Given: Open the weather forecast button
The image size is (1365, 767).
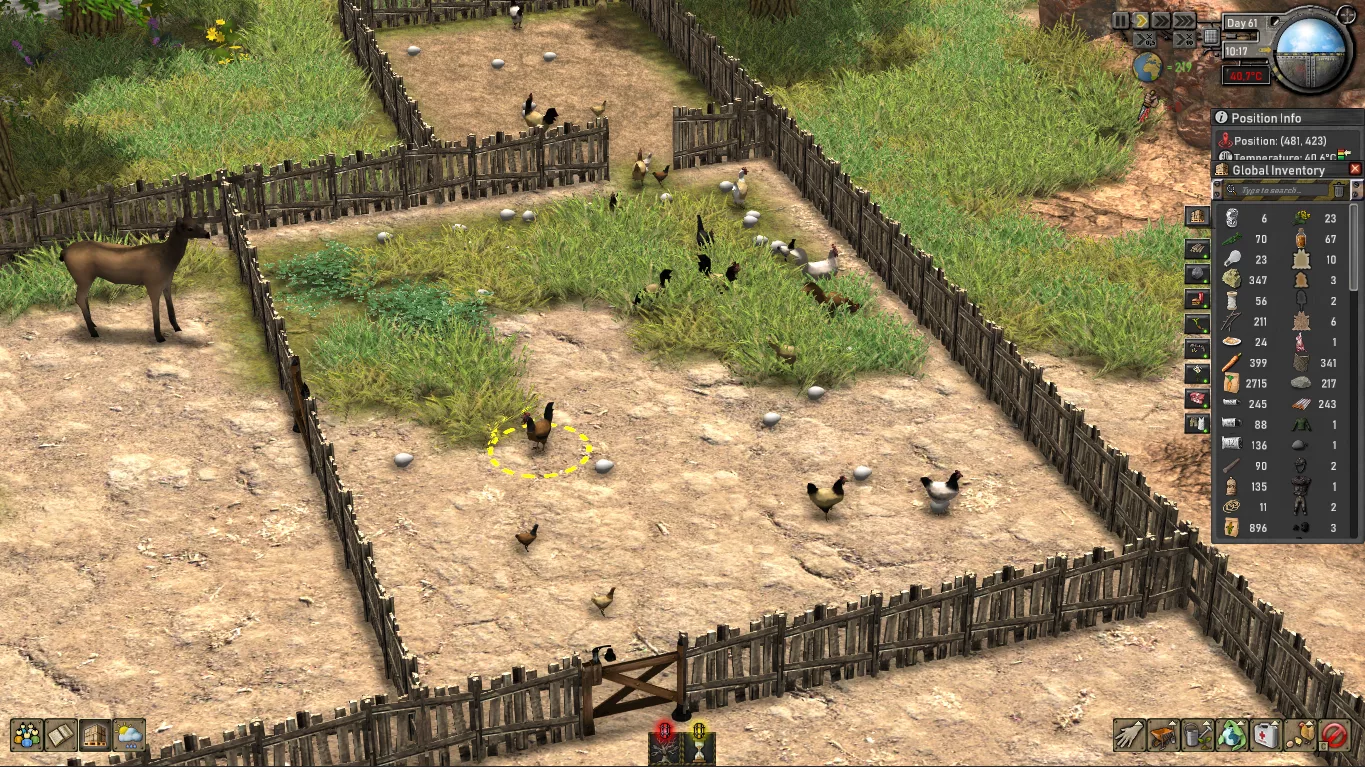Looking at the screenshot, I should point(129,735).
